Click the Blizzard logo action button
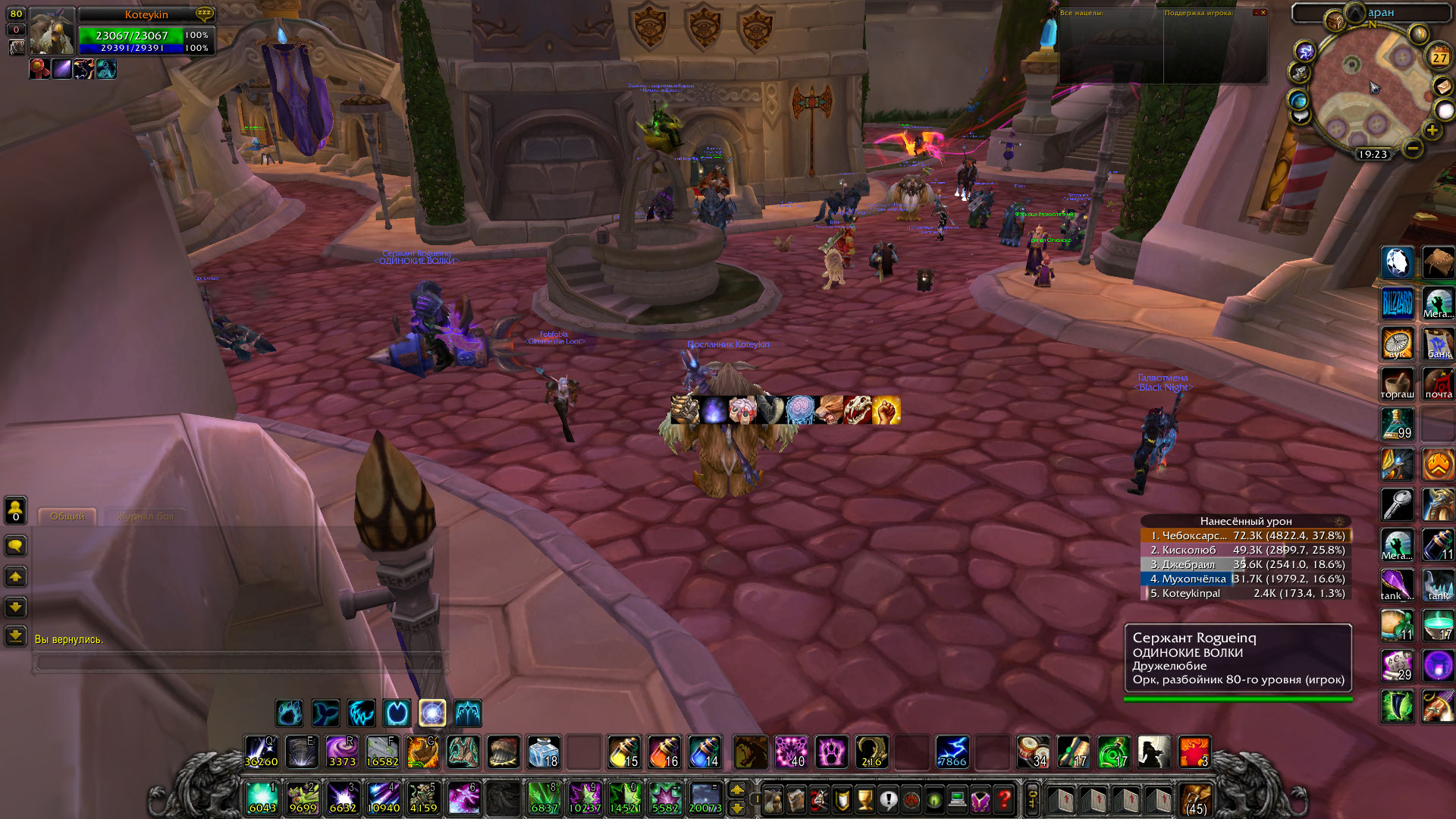This screenshot has width=1456, height=819. [1397, 303]
